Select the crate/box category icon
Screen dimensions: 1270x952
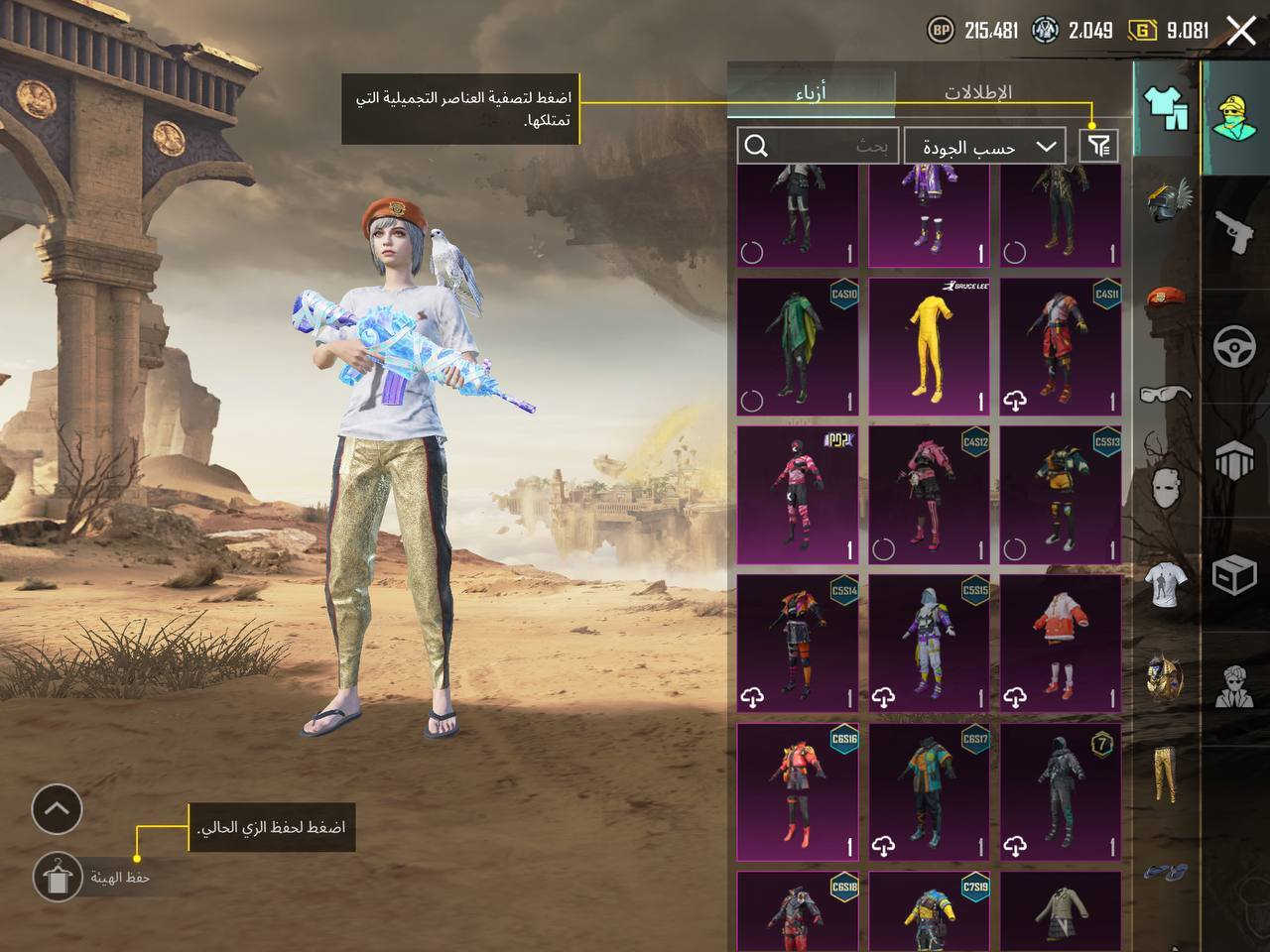1233,575
